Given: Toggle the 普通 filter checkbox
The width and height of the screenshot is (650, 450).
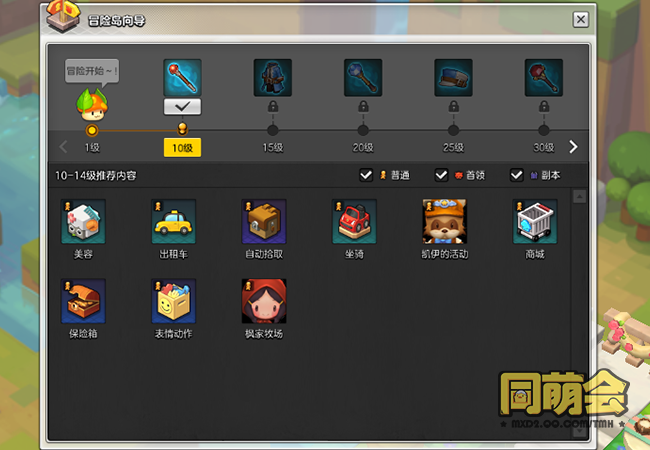Looking at the screenshot, I should click(367, 175).
